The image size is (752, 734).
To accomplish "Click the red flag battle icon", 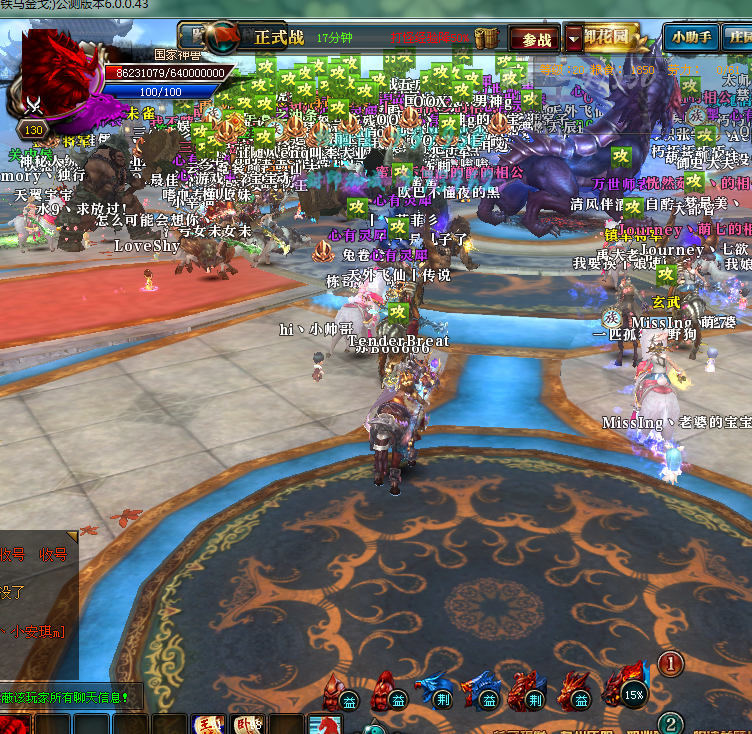I will 222,37.
